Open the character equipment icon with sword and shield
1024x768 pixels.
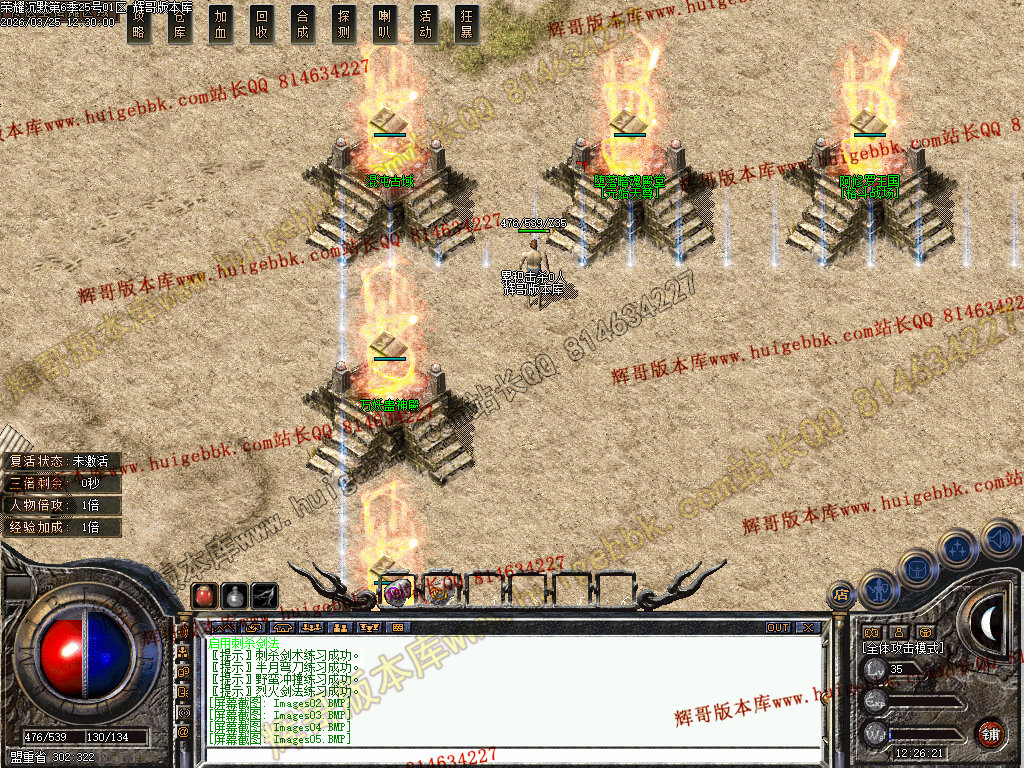click(x=877, y=589)
